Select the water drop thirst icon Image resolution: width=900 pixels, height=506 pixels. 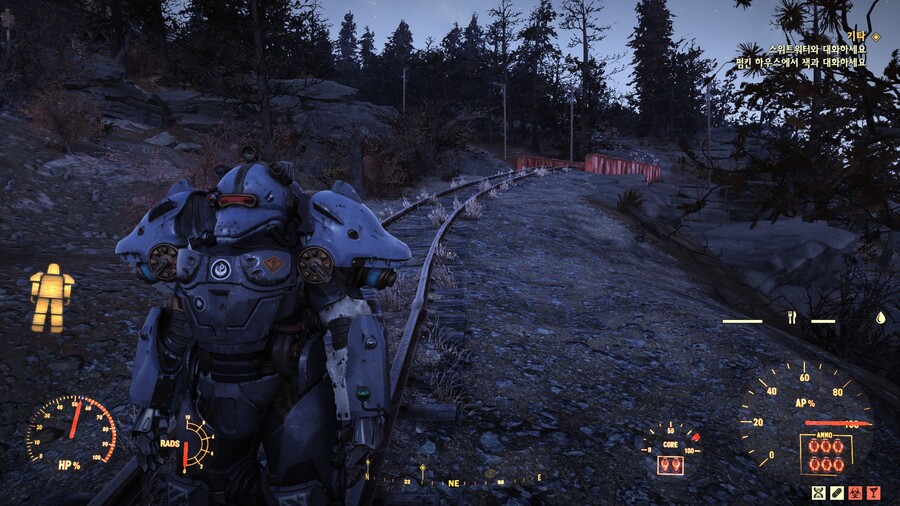880,319
